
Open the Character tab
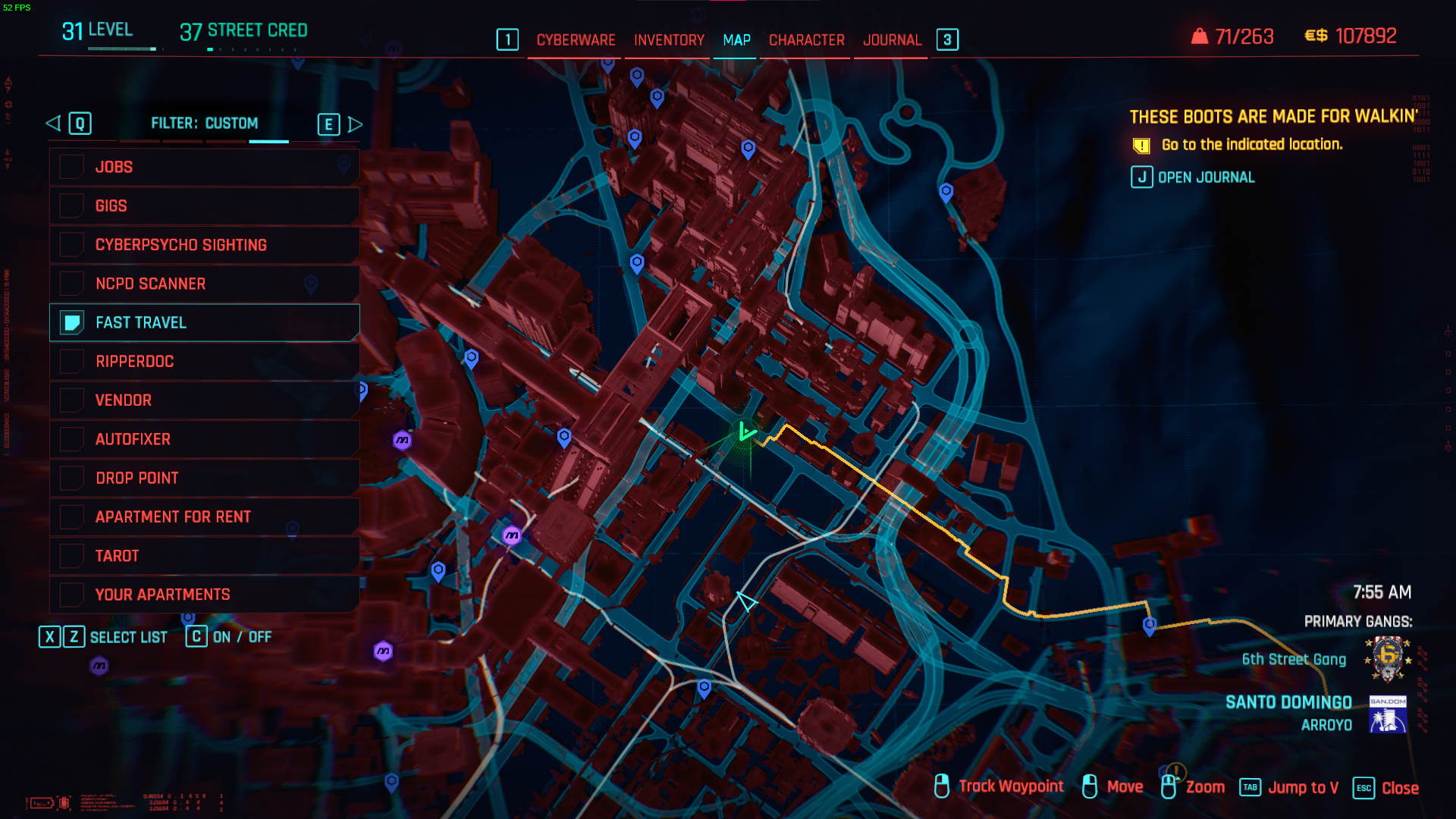tap(806, 40)
